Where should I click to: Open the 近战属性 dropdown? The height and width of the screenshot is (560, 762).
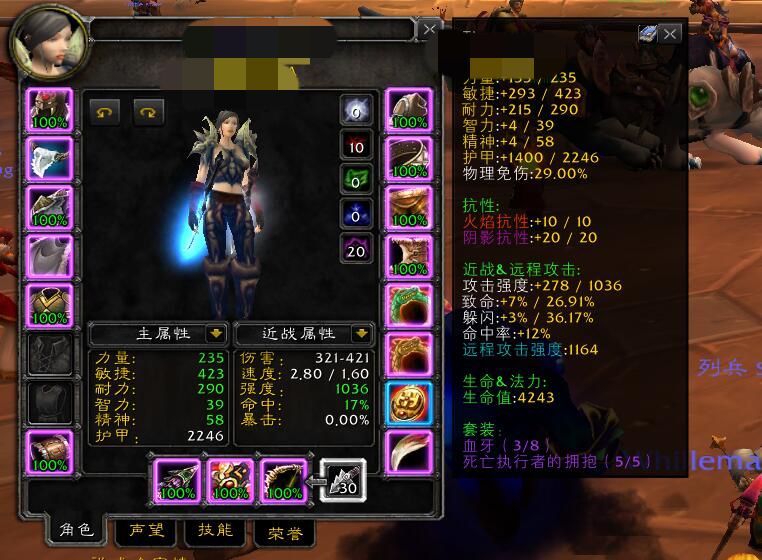360,333
